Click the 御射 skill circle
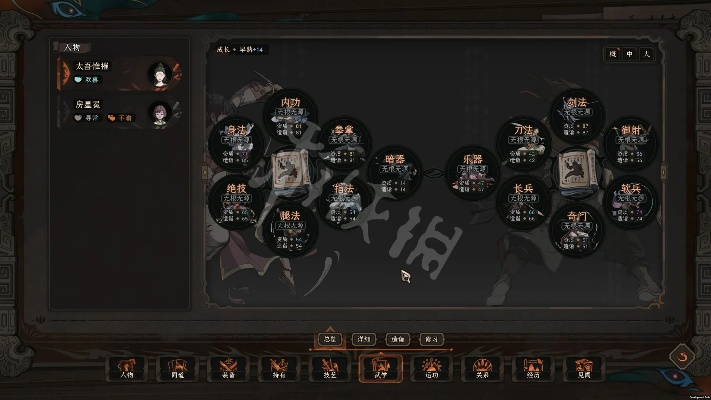 [630, 141]
